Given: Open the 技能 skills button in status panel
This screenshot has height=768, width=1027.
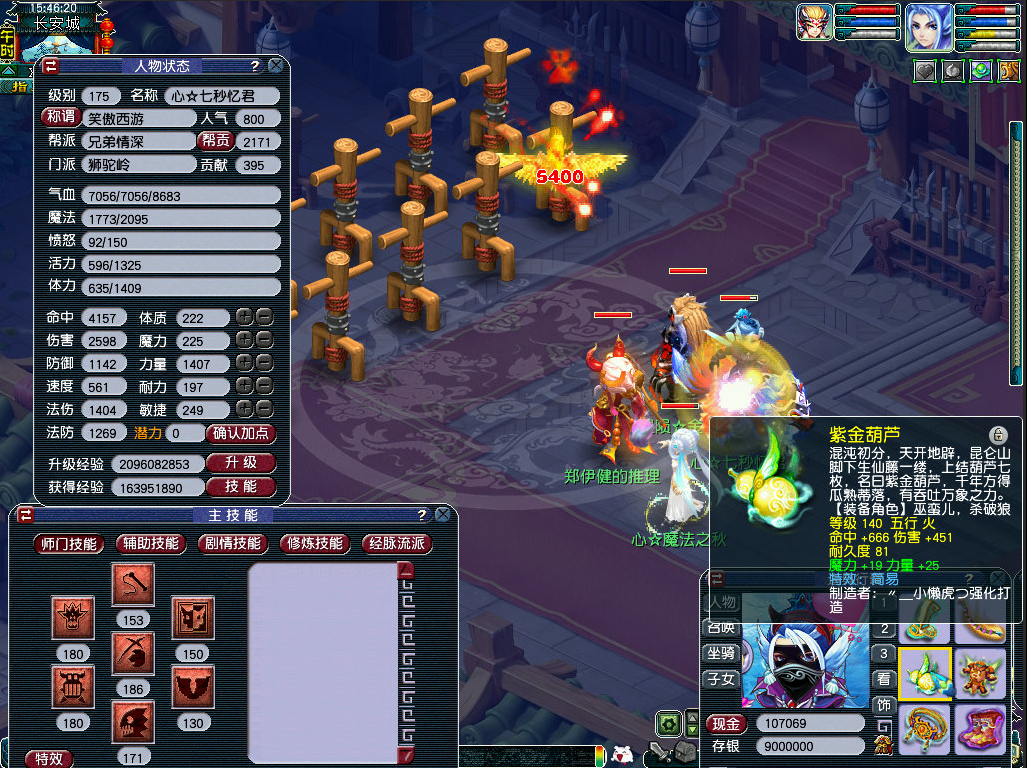Looking at the screenshot, I should click(240, 486).
